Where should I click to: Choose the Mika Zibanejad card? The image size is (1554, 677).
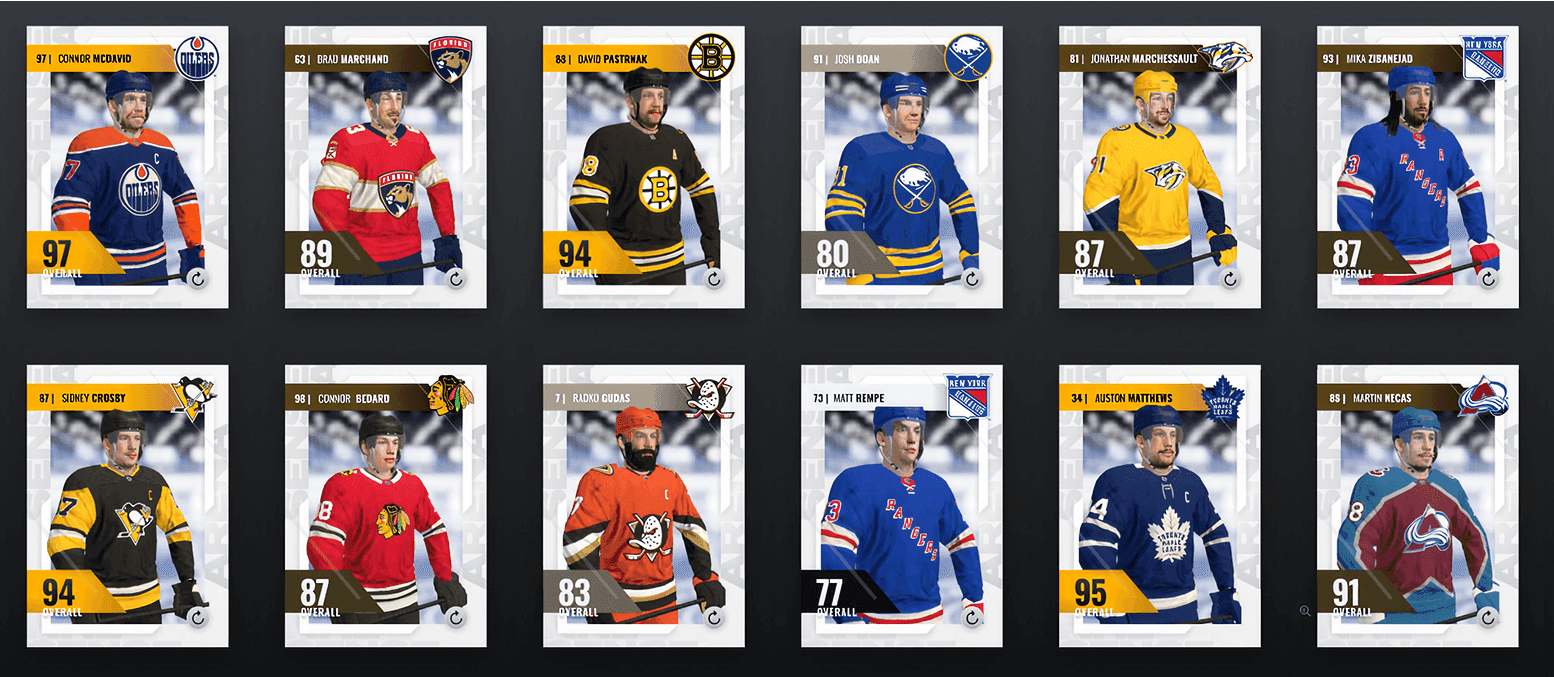pyautogui.click(x=1417, y=166)
